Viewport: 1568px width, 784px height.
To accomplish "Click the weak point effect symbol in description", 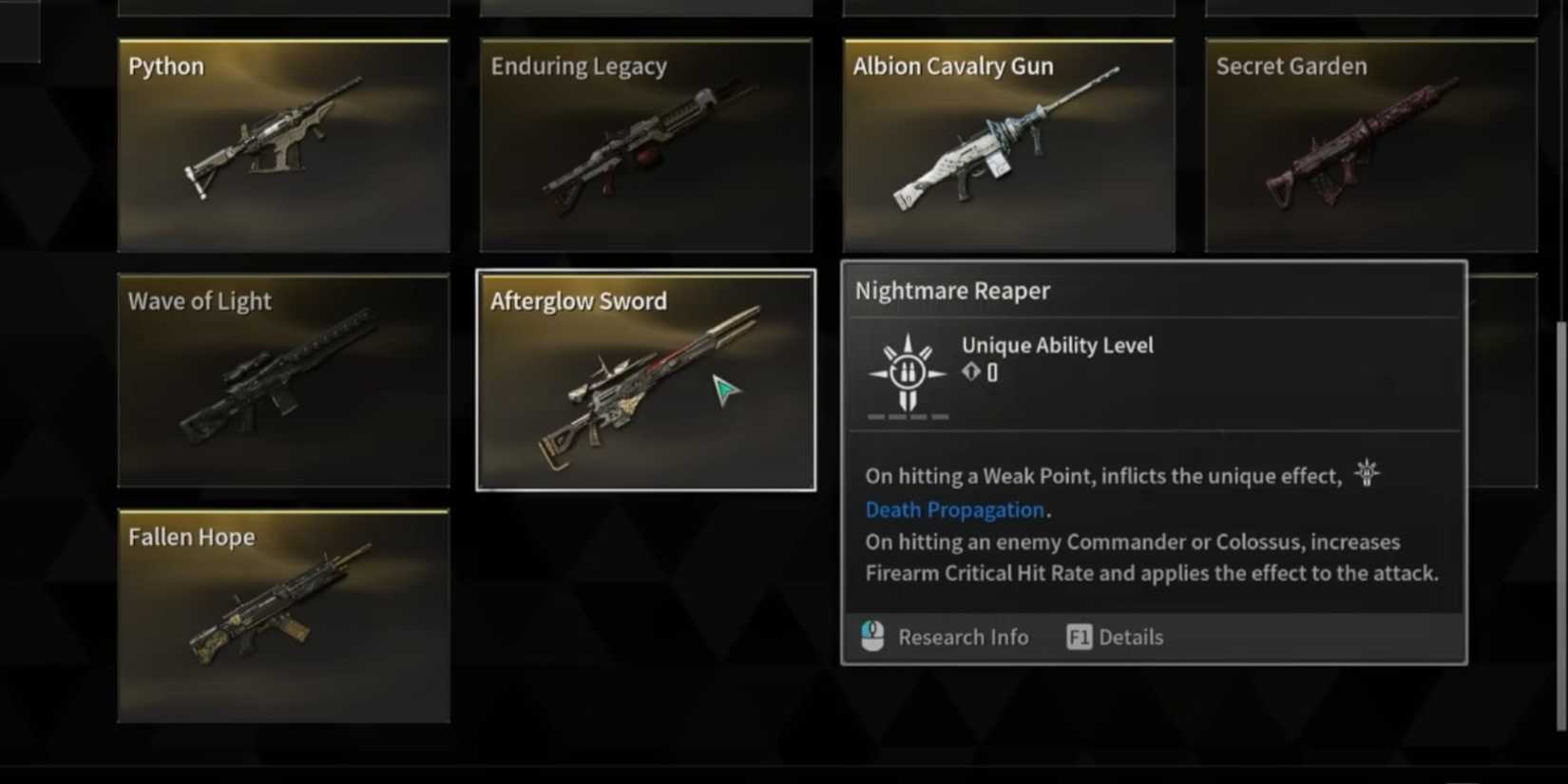I will [x=1367, y=472].
